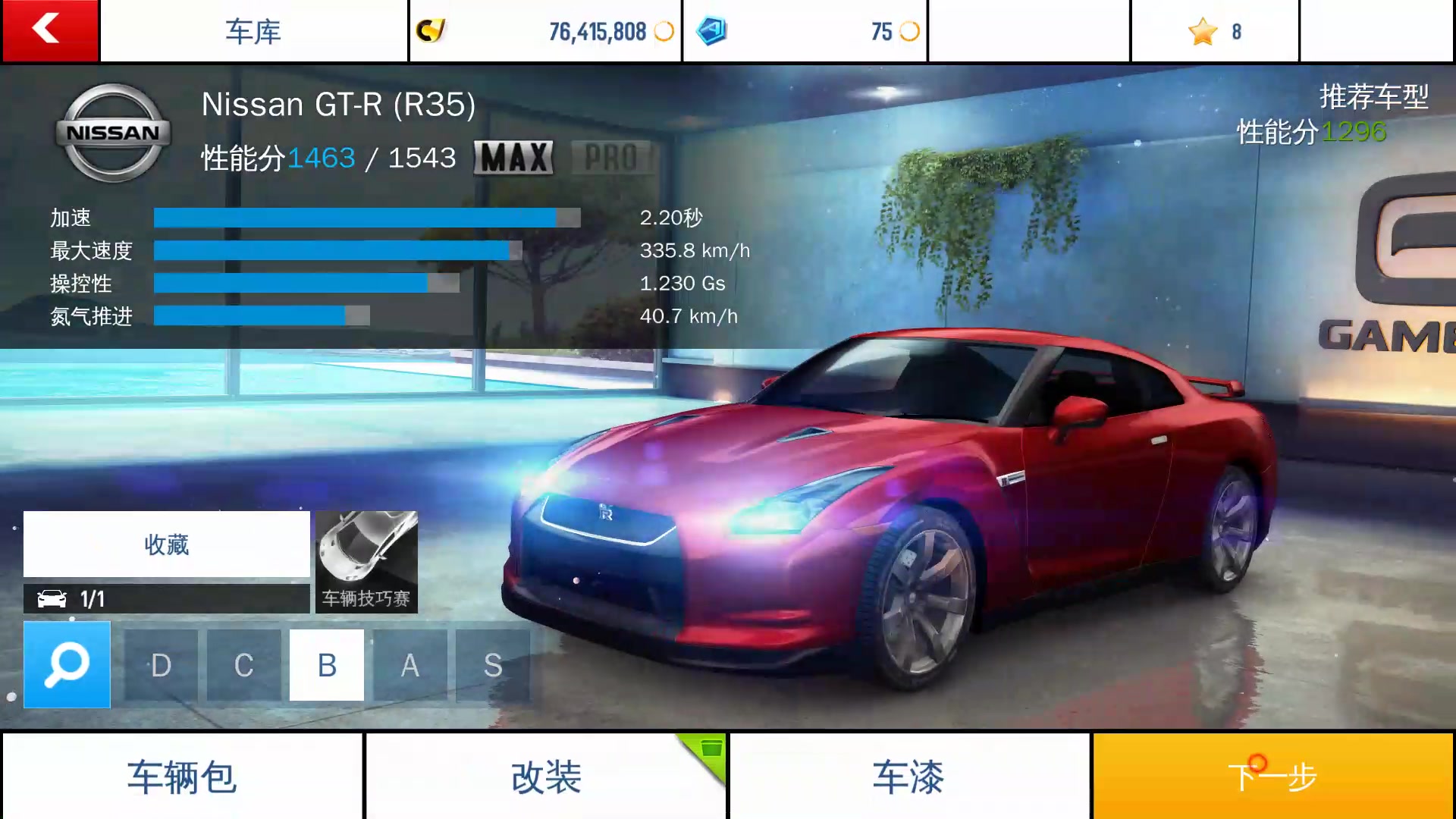Switch to the 改装 tab
Screen dimensions: 1456x819
pos(544,776)
